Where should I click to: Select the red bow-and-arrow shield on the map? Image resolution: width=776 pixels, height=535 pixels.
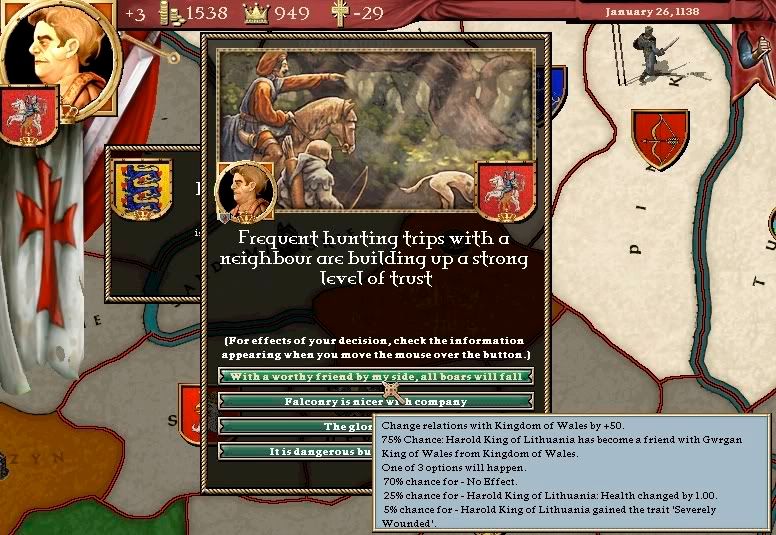tap(660, 138)
